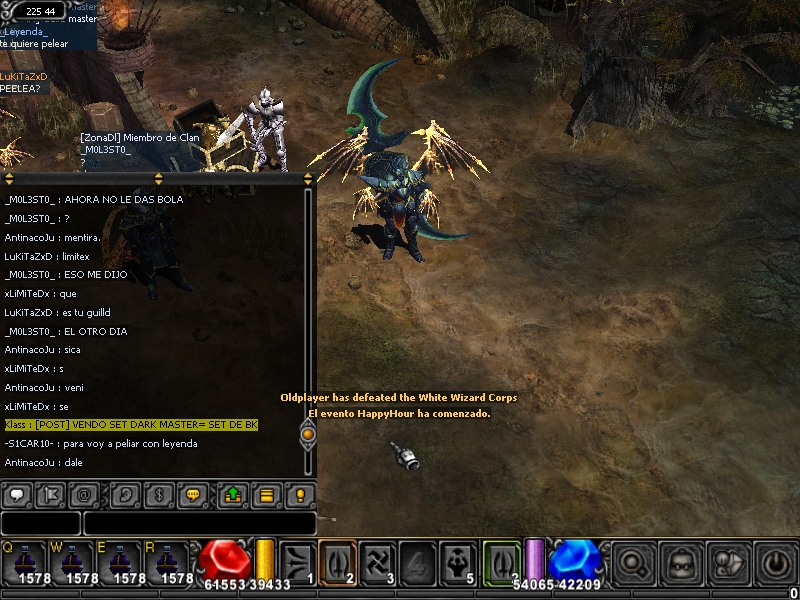This screenshot has height=600, width=800.
Task: Toggle the yellow exclamation mark button
Action: [301, 494]
